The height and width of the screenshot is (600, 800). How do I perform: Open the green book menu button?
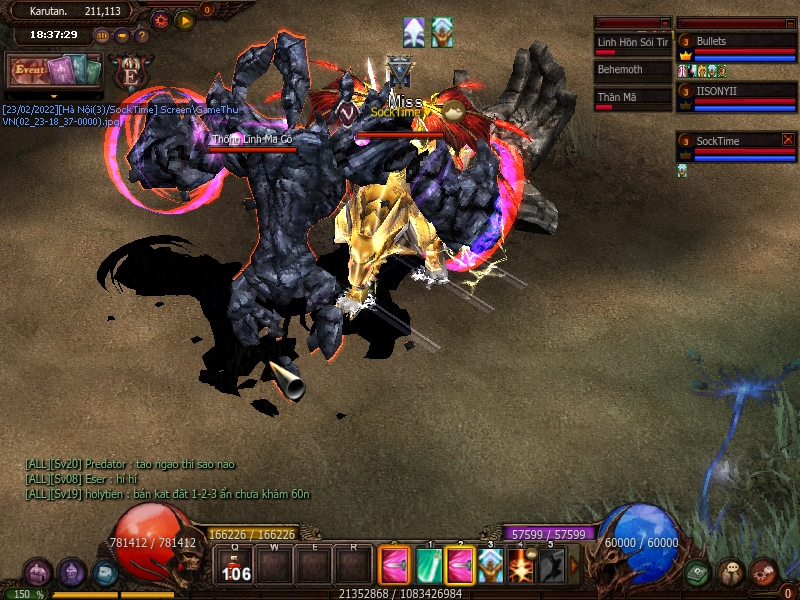[x=698, y=573]
